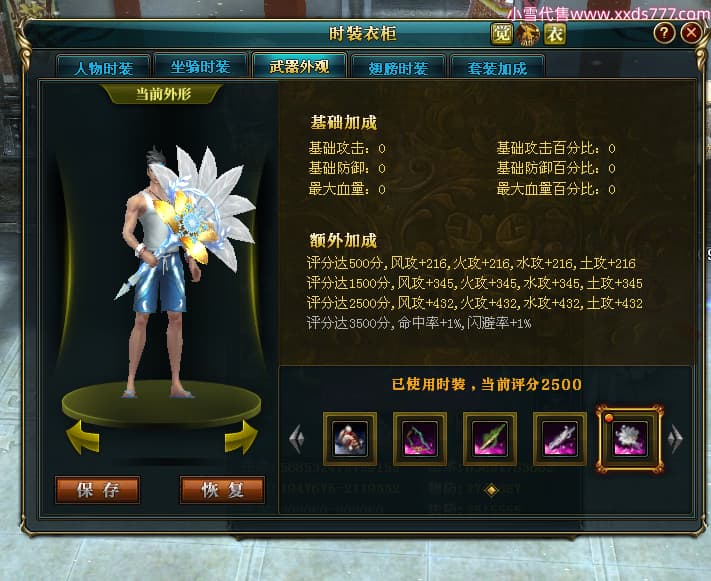Select the white flower weapon skin
This screenshot has width=711, height=581.
[630, 438]
